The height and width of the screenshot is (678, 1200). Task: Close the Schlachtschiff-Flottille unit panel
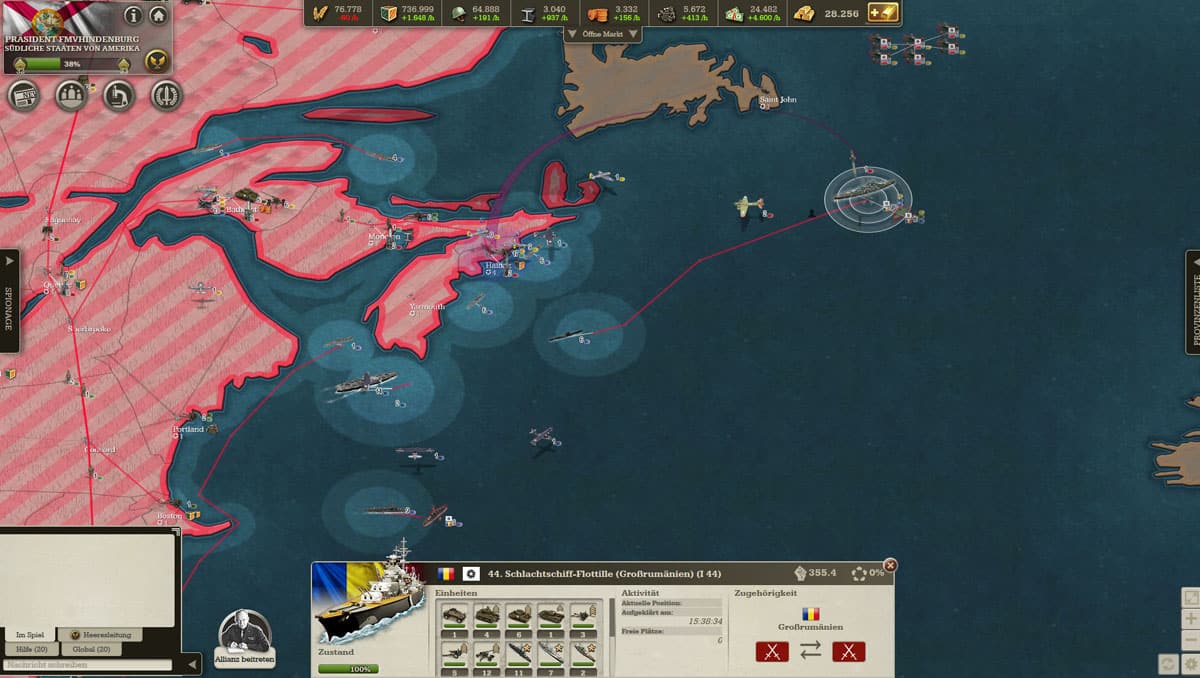[x=890, y=566]
